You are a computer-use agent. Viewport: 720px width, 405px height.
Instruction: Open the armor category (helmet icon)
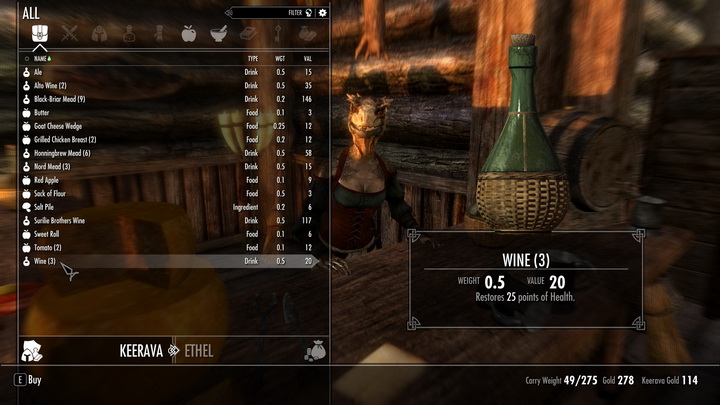pyautogui.click(x=100, y=33)
